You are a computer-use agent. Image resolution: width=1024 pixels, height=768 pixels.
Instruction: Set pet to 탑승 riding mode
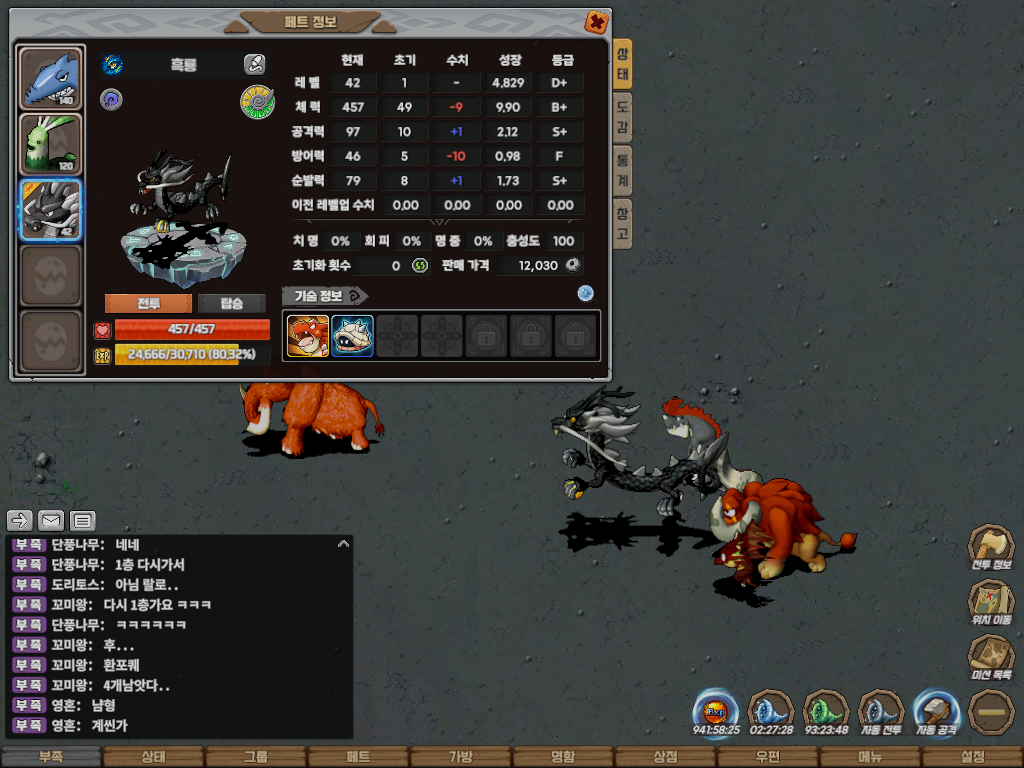click(231, 304)
